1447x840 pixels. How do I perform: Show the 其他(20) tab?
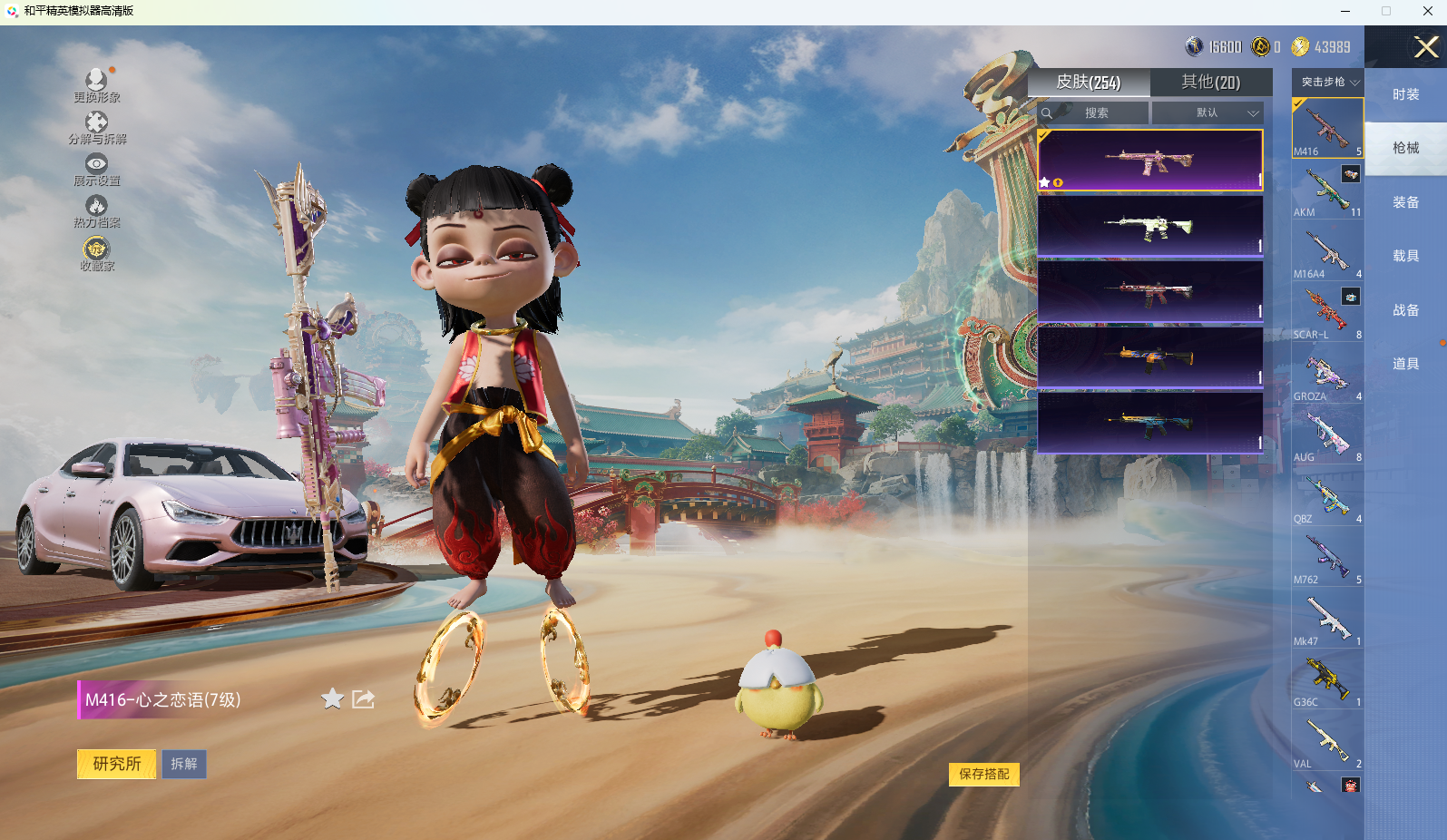point(1210,83)
